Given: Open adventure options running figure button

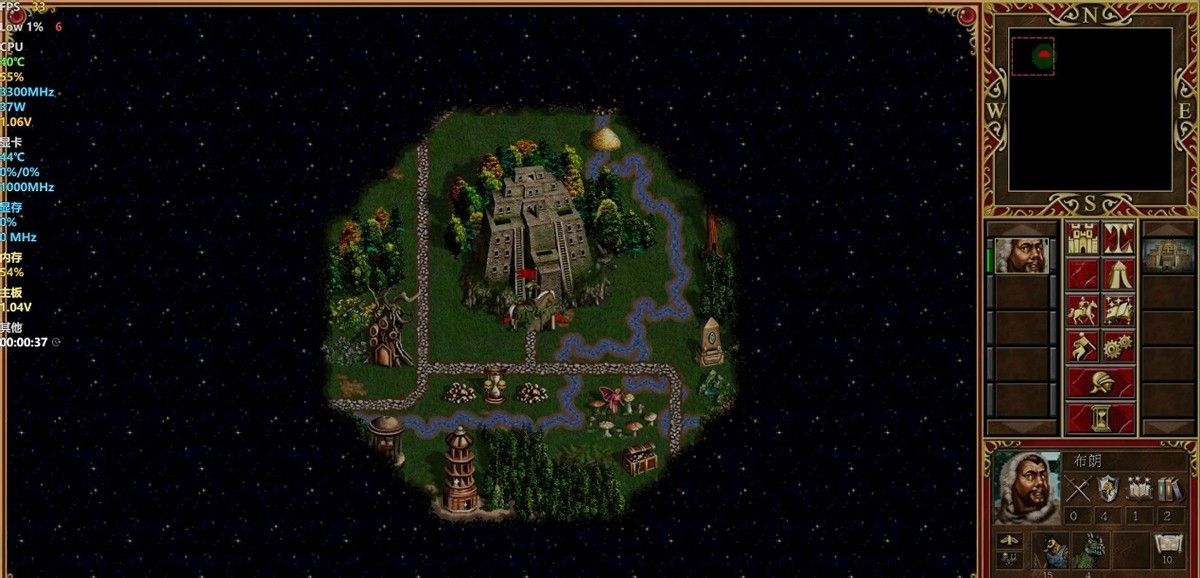Looking at the screenshot, I should (1083, 345).
